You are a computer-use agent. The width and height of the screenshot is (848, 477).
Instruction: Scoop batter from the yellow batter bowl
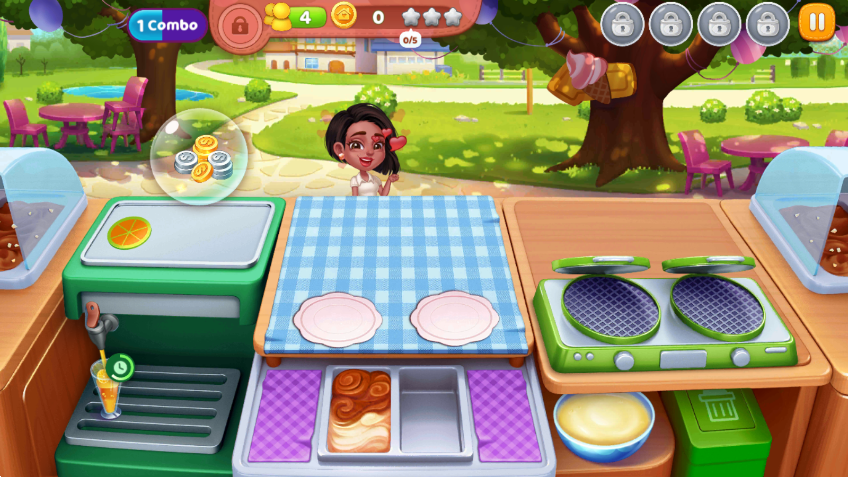point(603,418)
